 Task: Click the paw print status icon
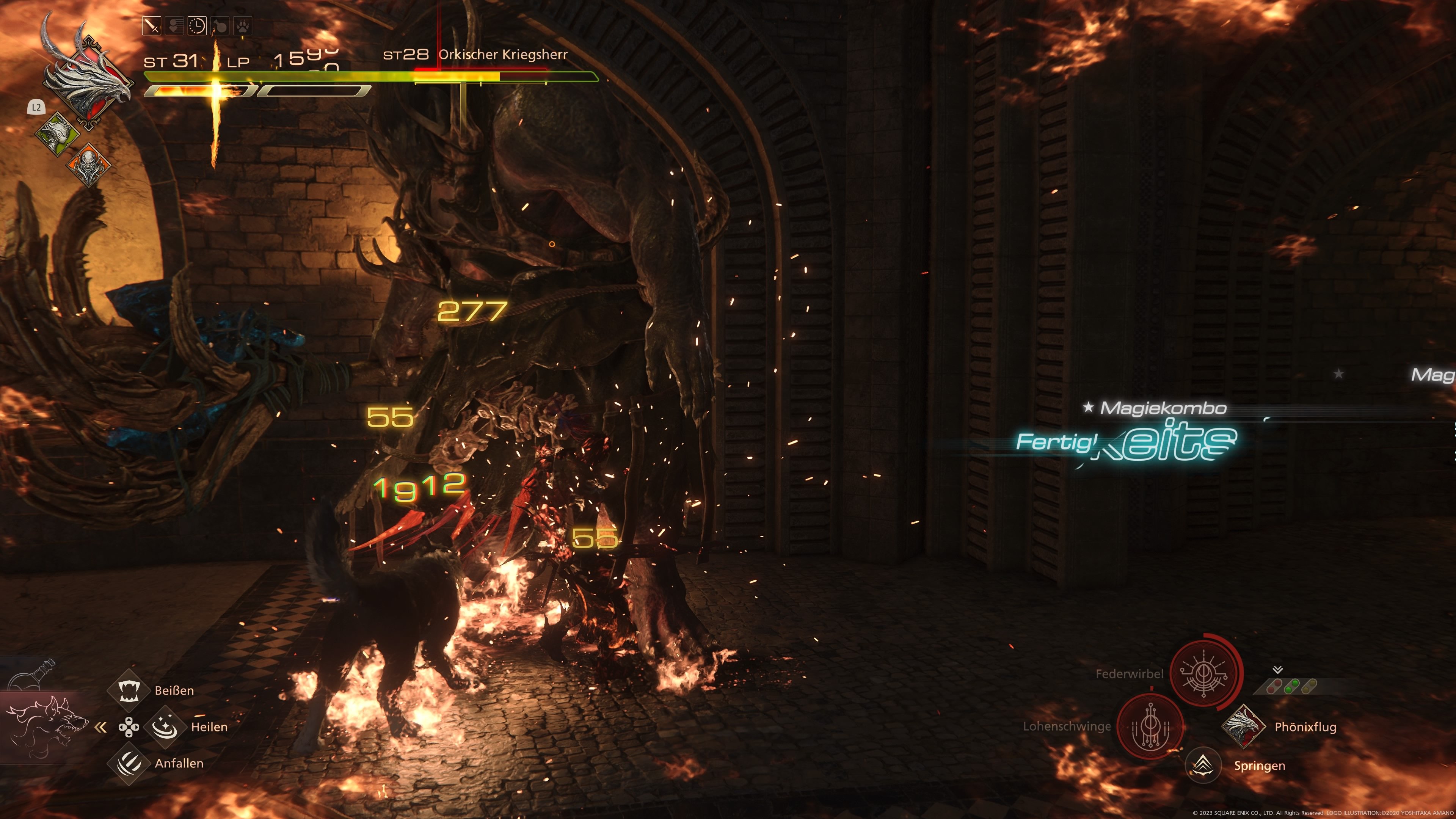tap(243, 26)
